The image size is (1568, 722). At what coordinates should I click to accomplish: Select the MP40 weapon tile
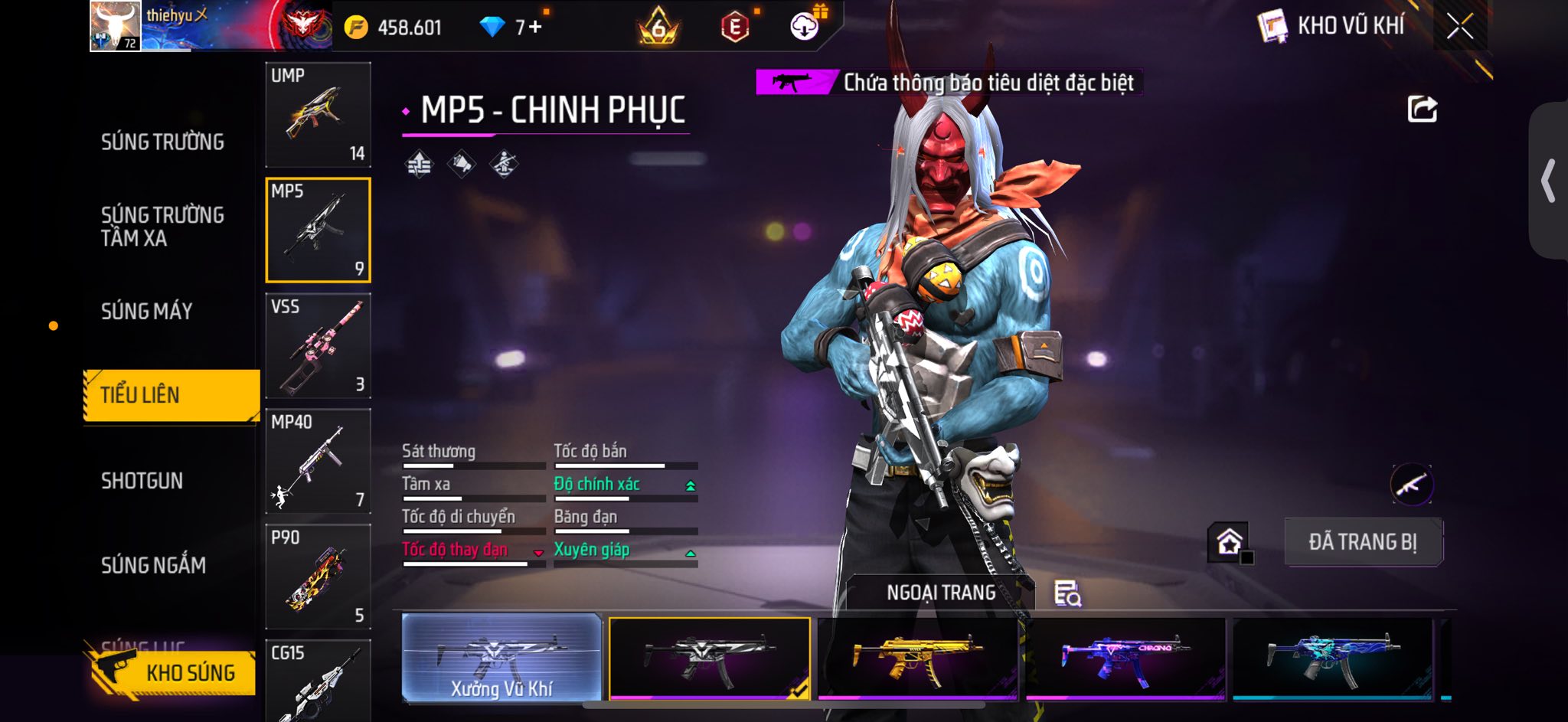coord(318,462)
